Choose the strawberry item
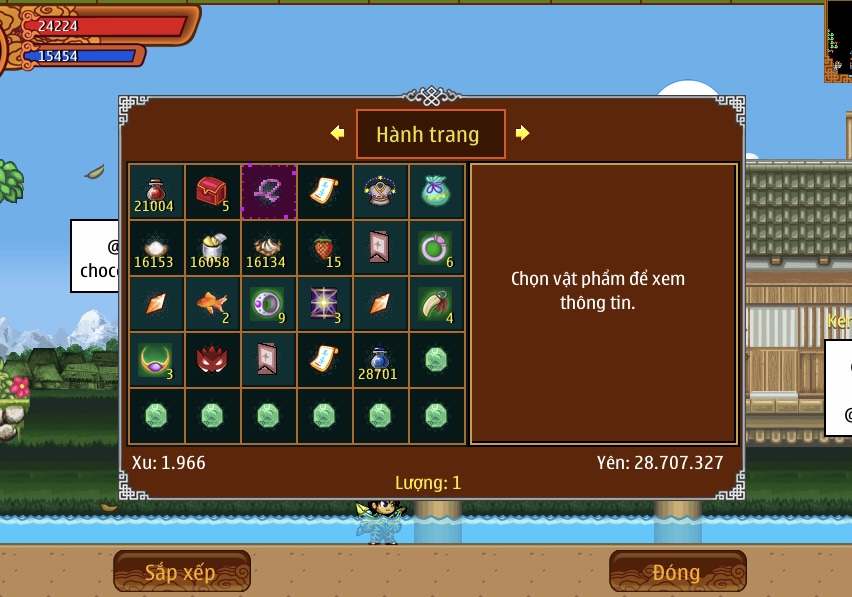The height and width of the screenshot is (597, 852). coord(324,248)
